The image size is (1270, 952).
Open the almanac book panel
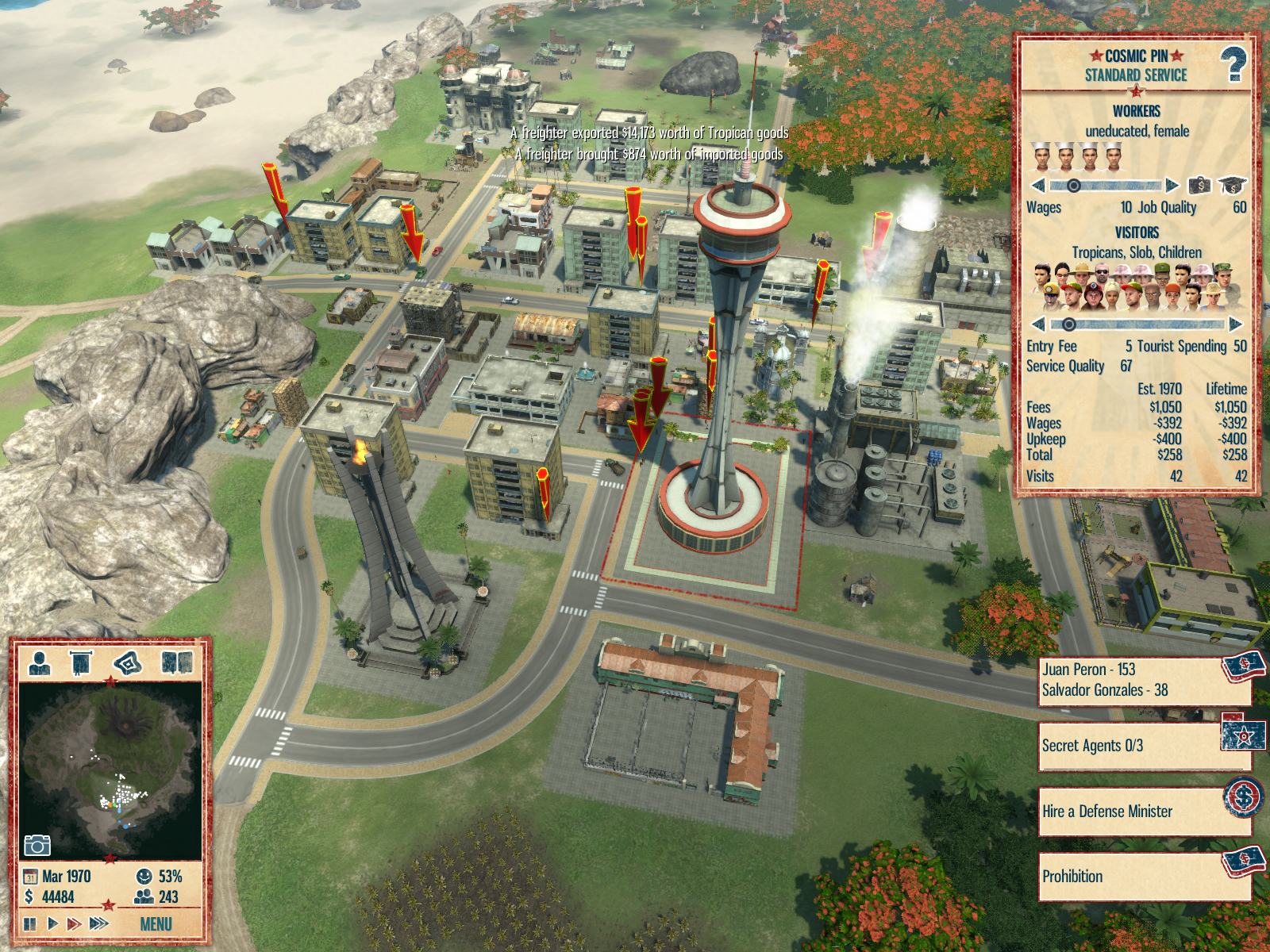pos(176,662)
